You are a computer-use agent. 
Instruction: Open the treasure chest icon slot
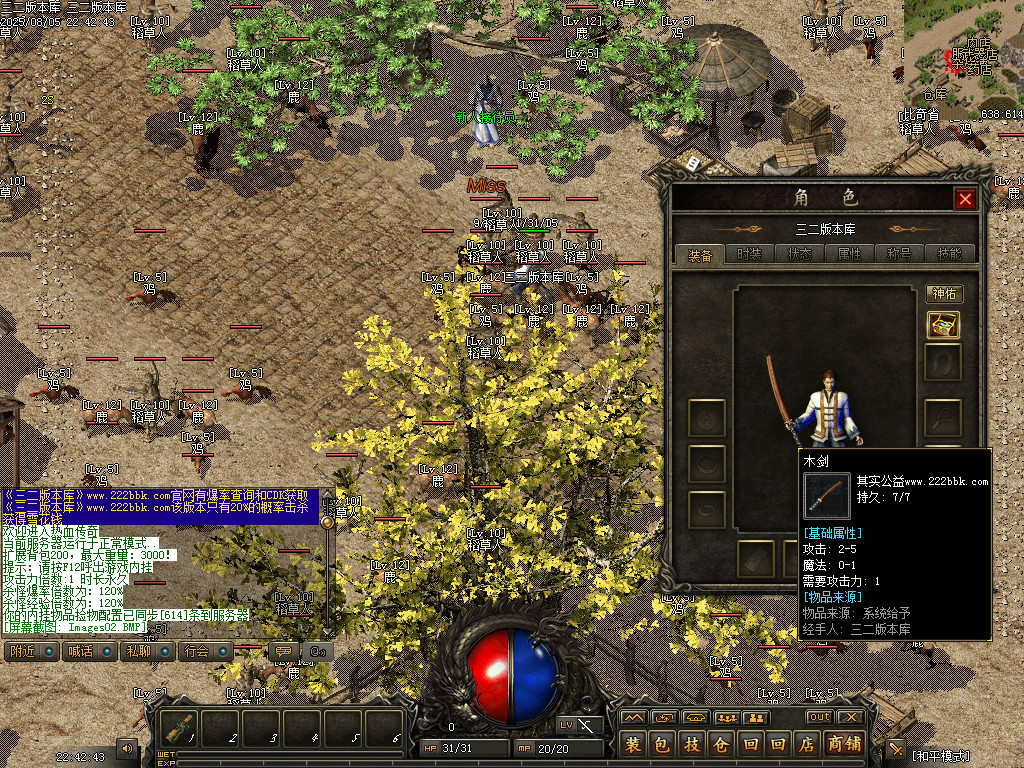pos(943,324)
